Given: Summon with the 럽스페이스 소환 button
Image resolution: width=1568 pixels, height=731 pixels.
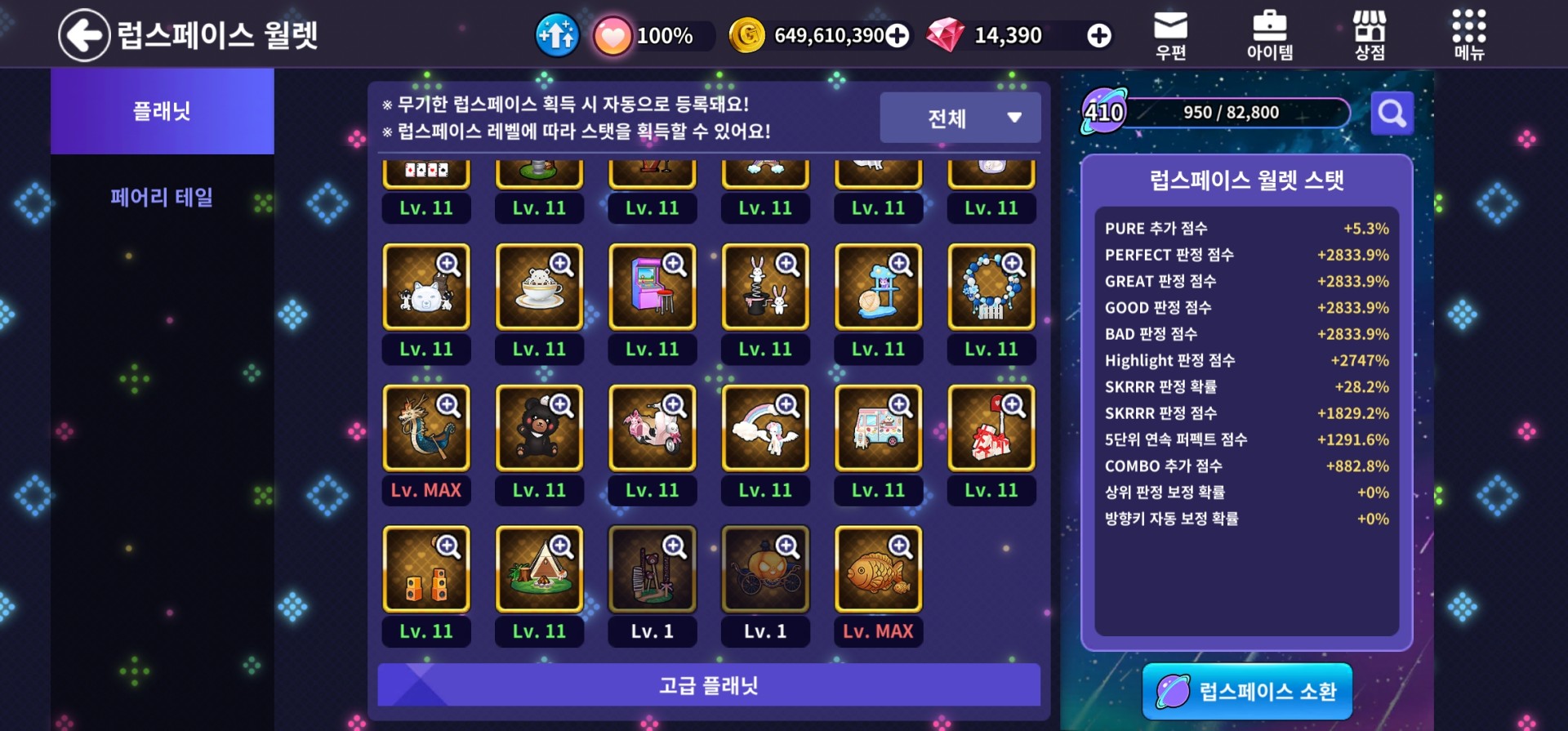Looking at the screenshot, I should coord(1247,691).
